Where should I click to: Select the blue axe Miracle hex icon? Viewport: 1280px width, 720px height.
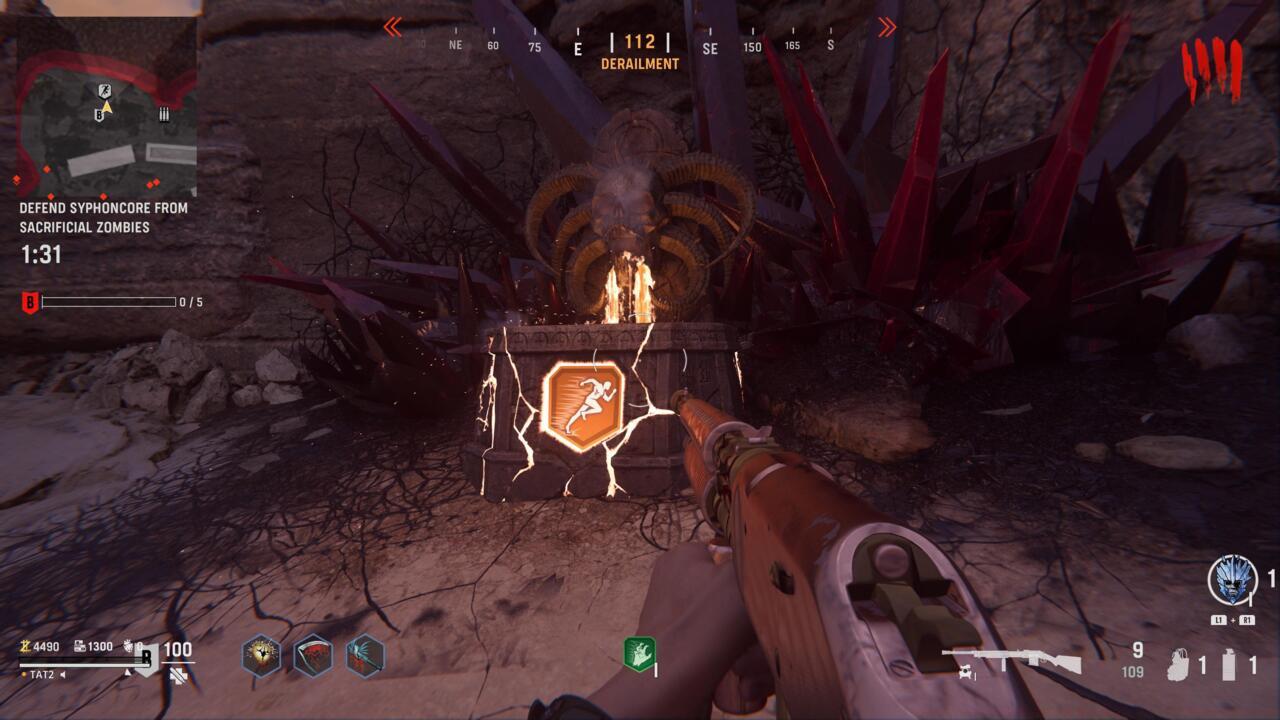coord(363,655)
